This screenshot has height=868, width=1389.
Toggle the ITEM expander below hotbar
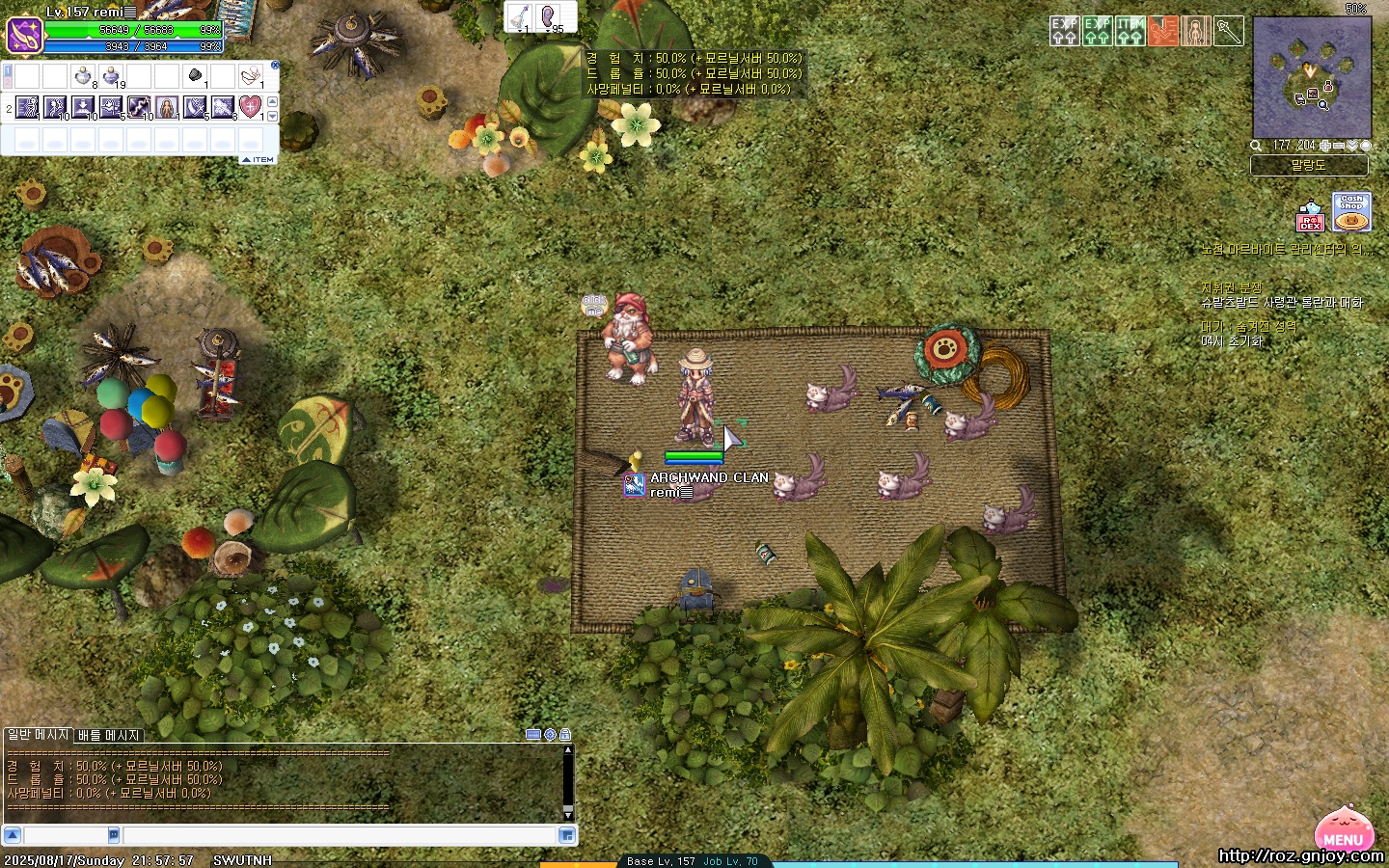258,159
